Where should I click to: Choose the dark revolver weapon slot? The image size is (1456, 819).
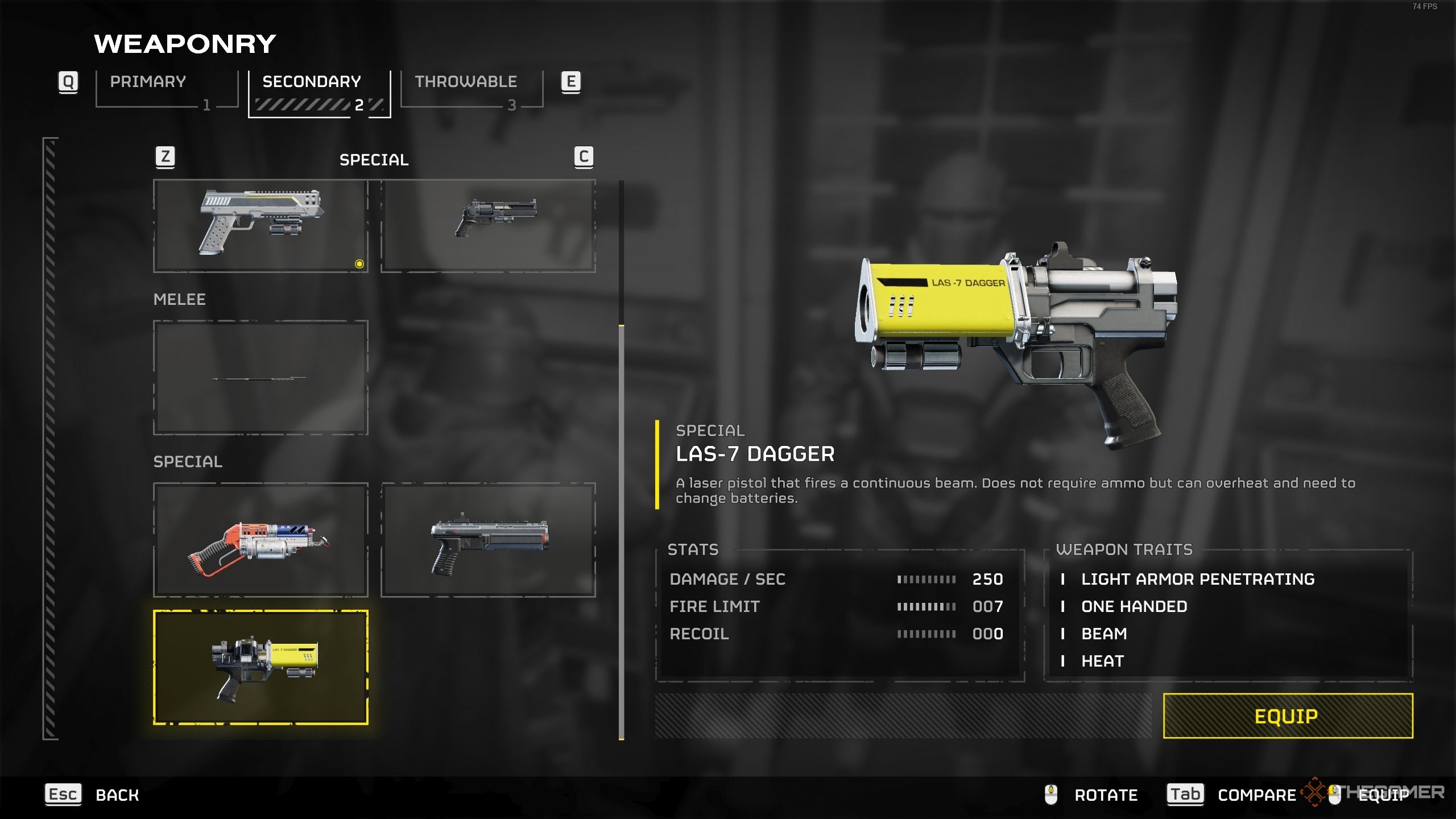(x=488, y=226)
